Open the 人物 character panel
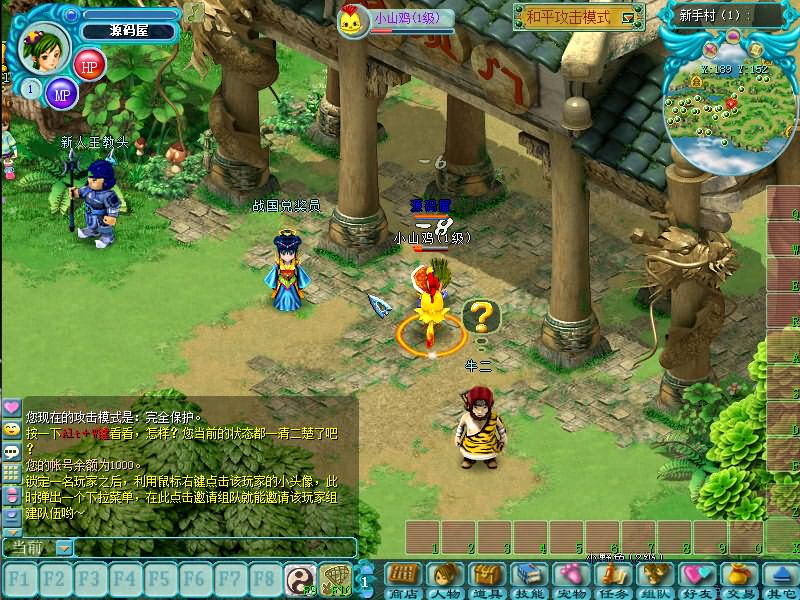 [445, 578]
